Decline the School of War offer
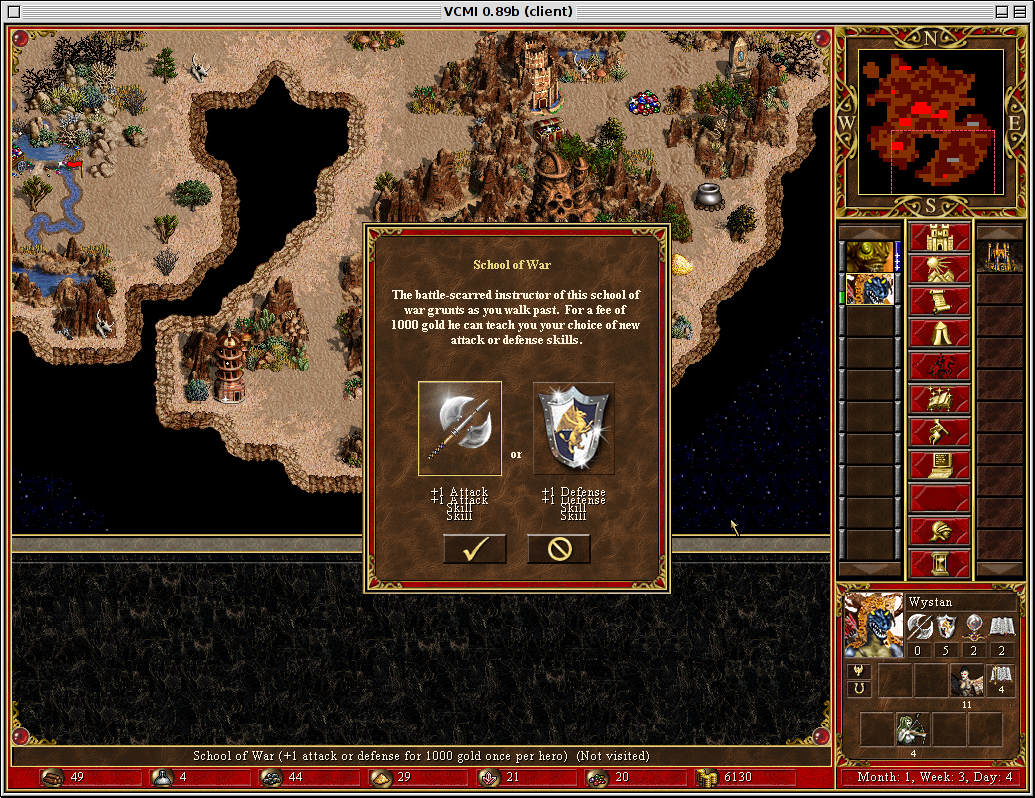 [x=559, y=549]
